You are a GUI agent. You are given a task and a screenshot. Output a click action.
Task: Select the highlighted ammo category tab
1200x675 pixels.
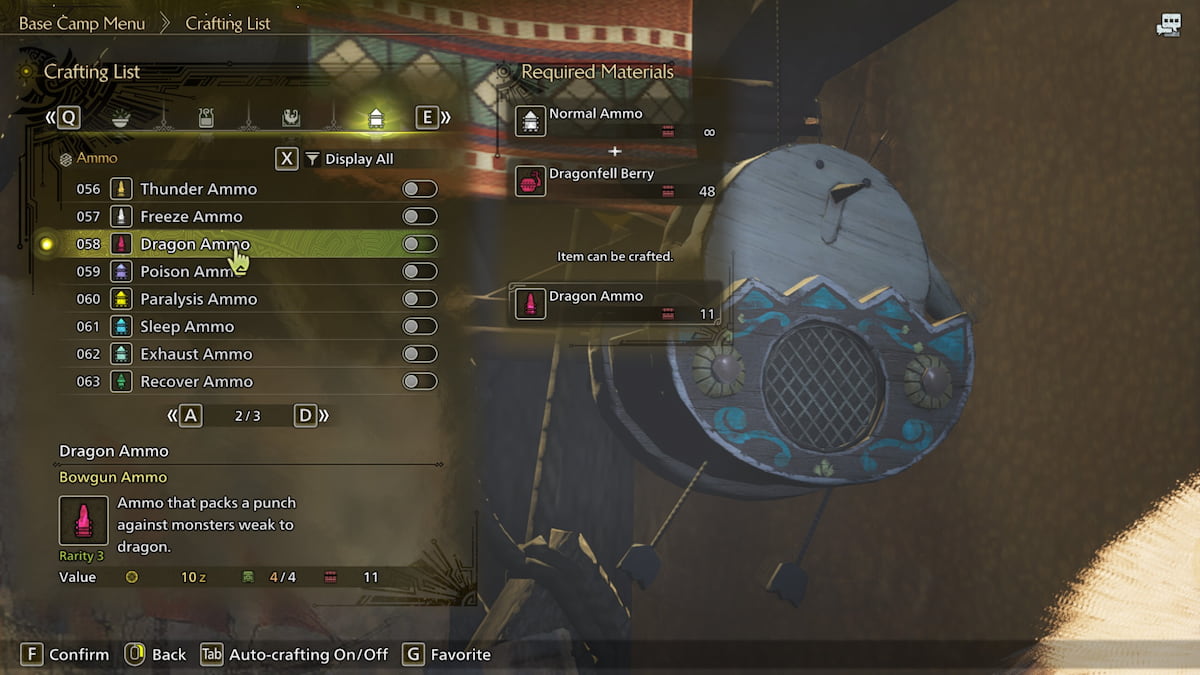[376, 118]
